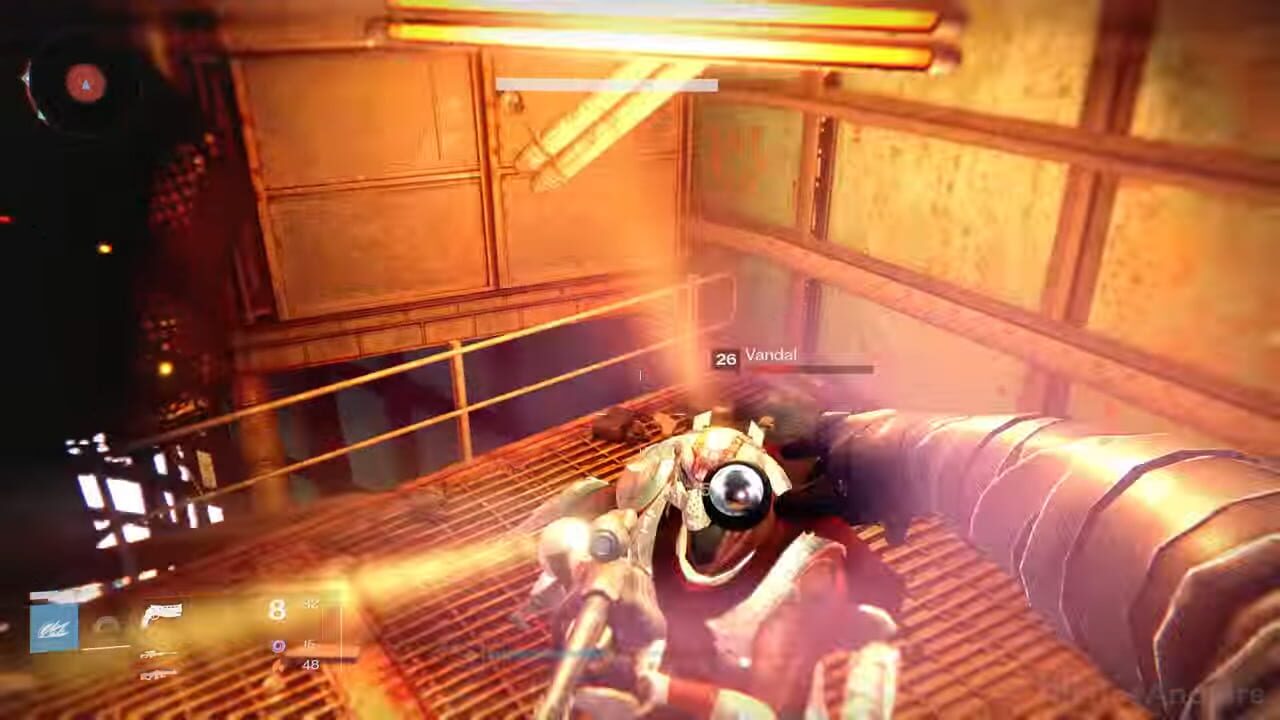Click the damage number 26 above the enemy
Viewport: 1280px width, 720px height.
click(723, 356)
